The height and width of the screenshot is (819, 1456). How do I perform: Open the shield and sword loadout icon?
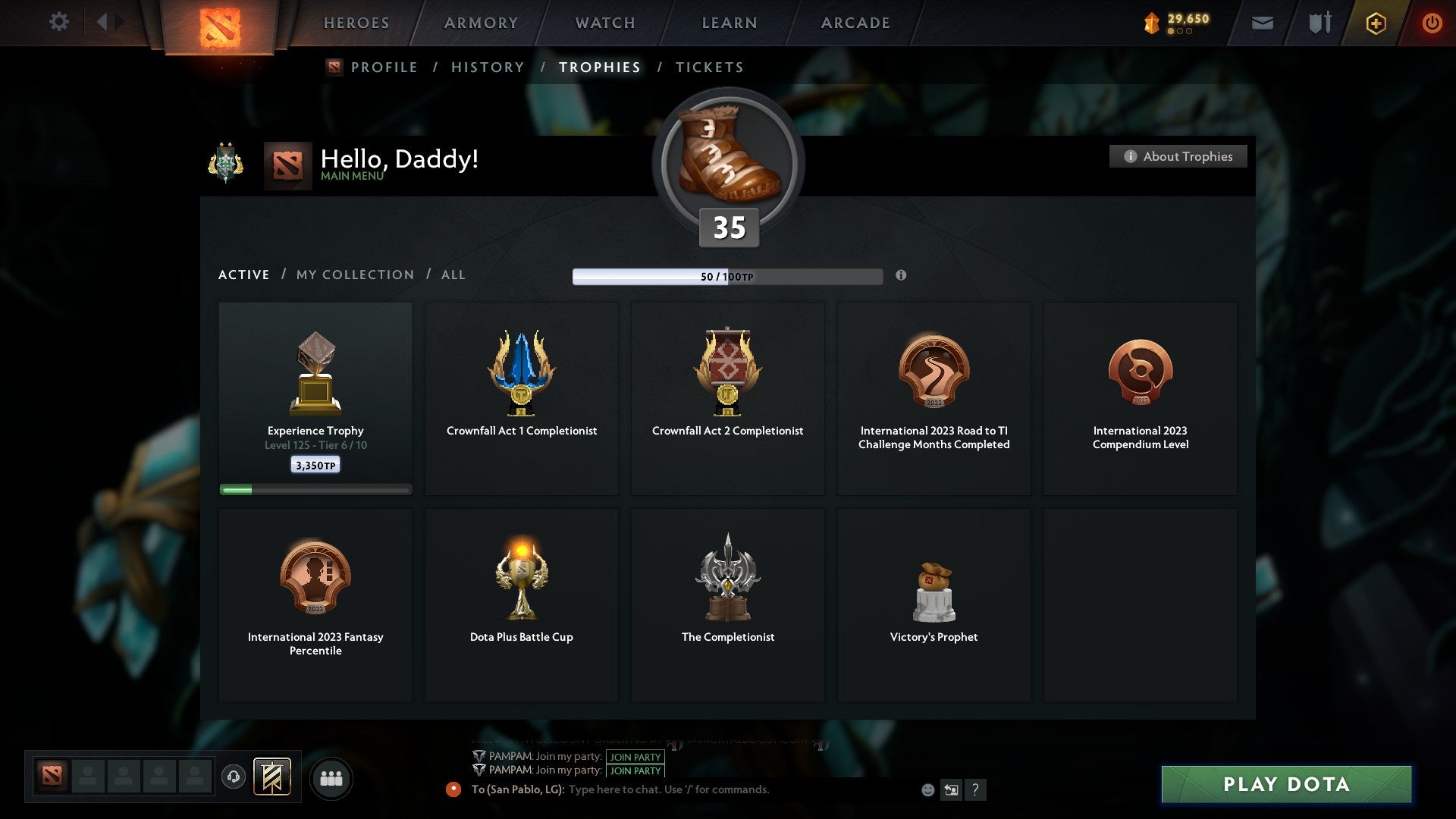[1319, 23]
